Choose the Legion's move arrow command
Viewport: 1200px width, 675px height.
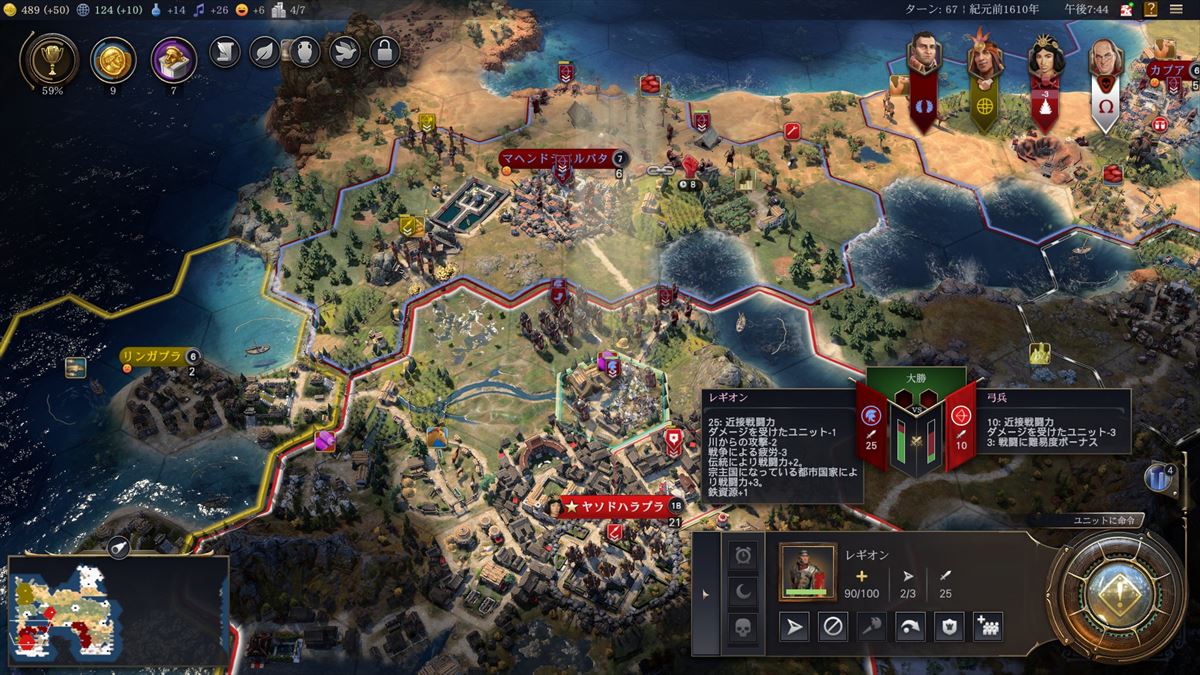pyautogui.click(x=794, y=627)
